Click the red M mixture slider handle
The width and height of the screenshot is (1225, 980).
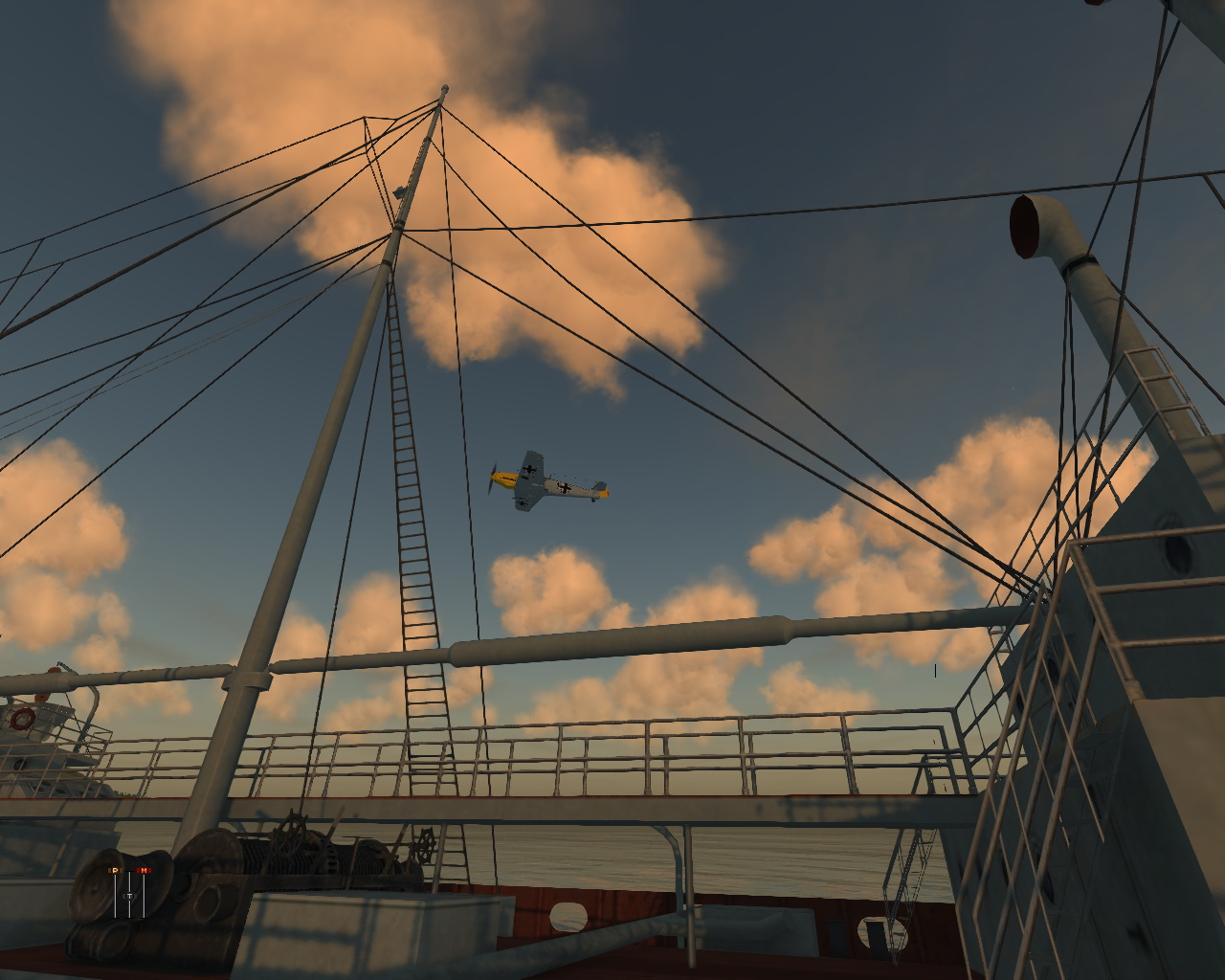pos(144,870)
